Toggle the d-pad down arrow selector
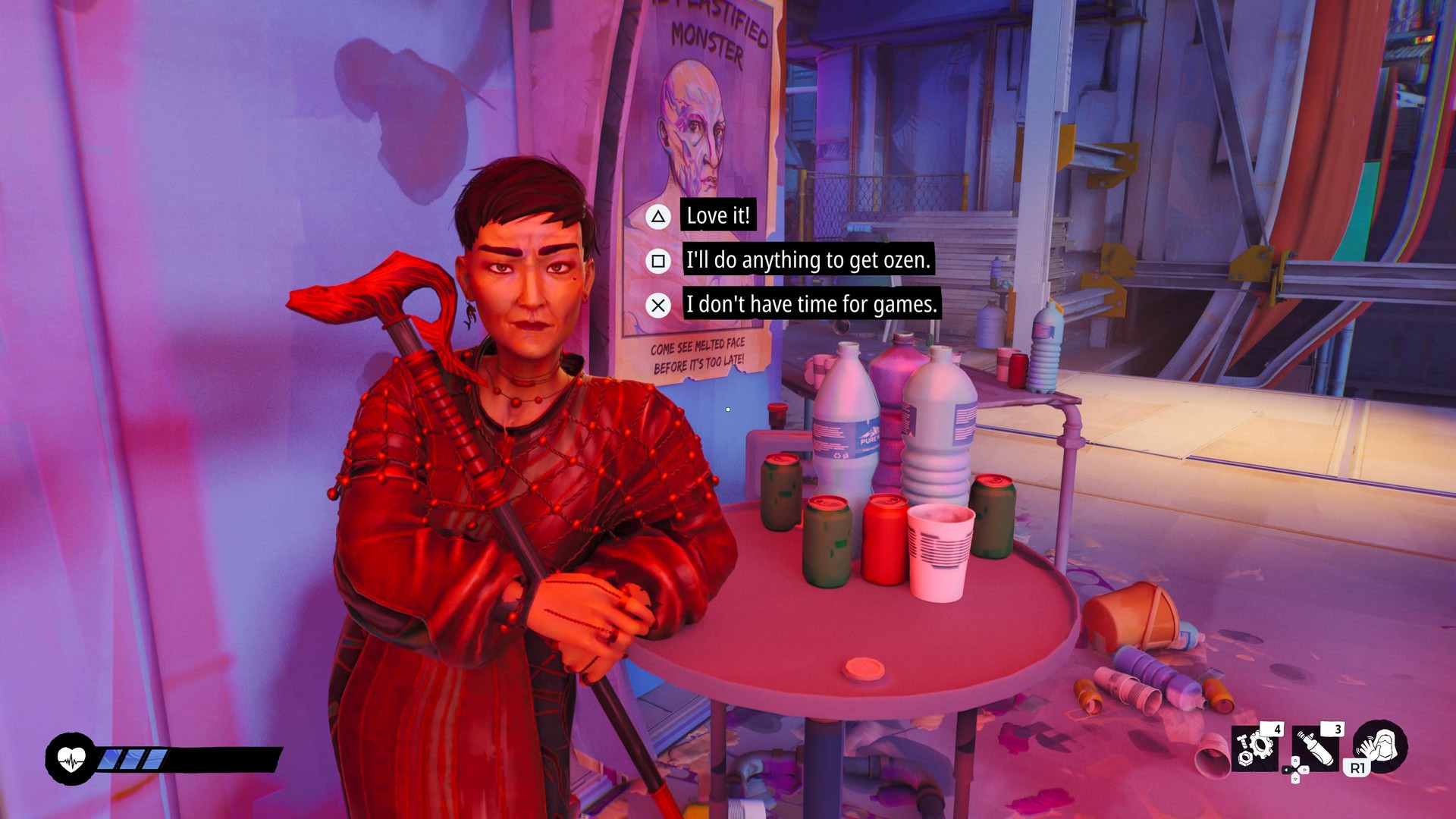This screenshot has height=819, width=1456. pos(1295,780)
